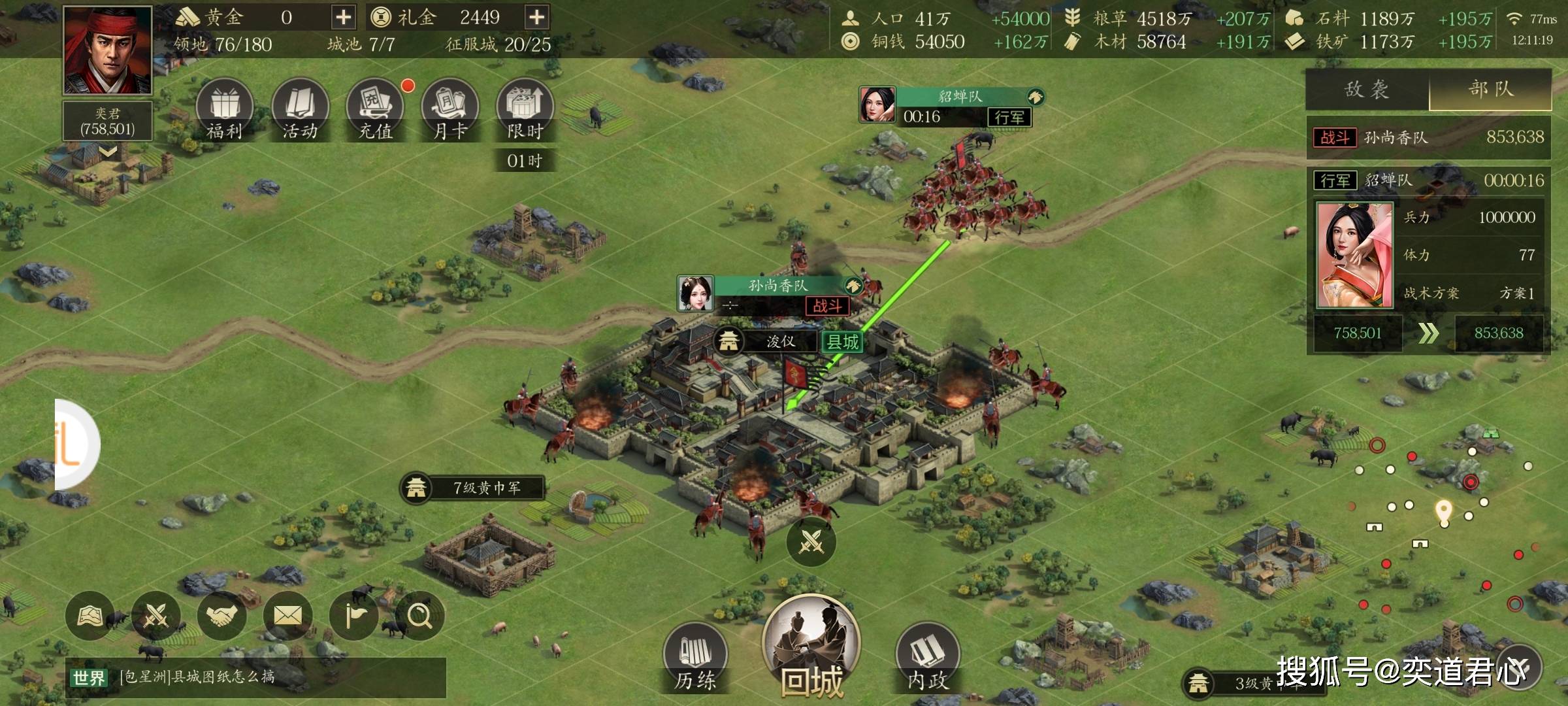
Task: Add 礼金 with the plus button
Action: tap(536, 17)
